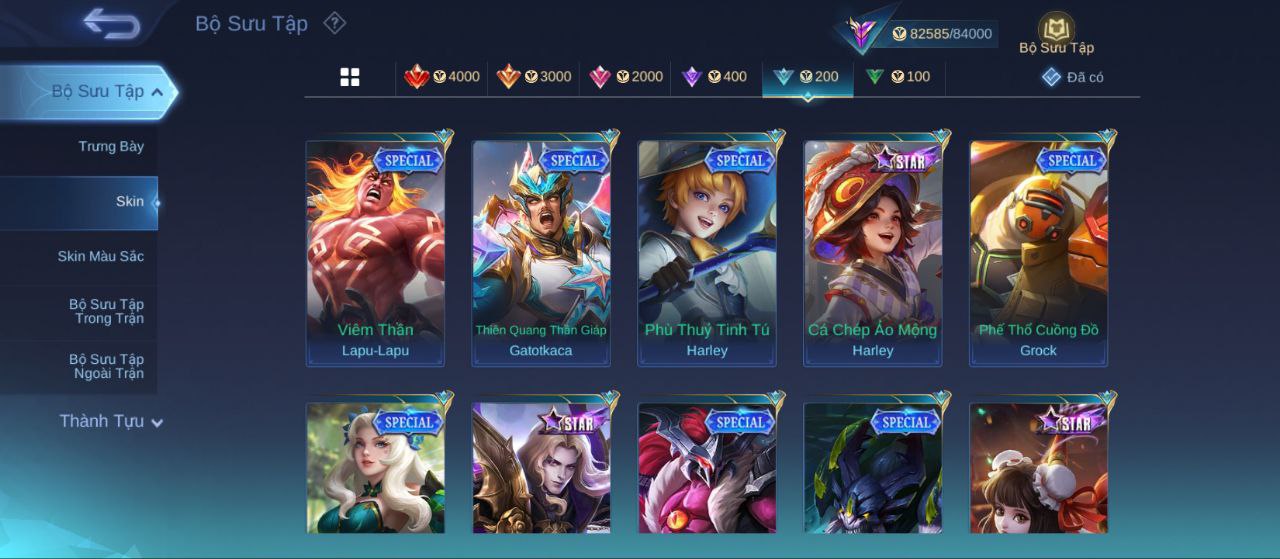Select the Viêm Thần Lapu-Lapu skin card

tap(375, 252)
